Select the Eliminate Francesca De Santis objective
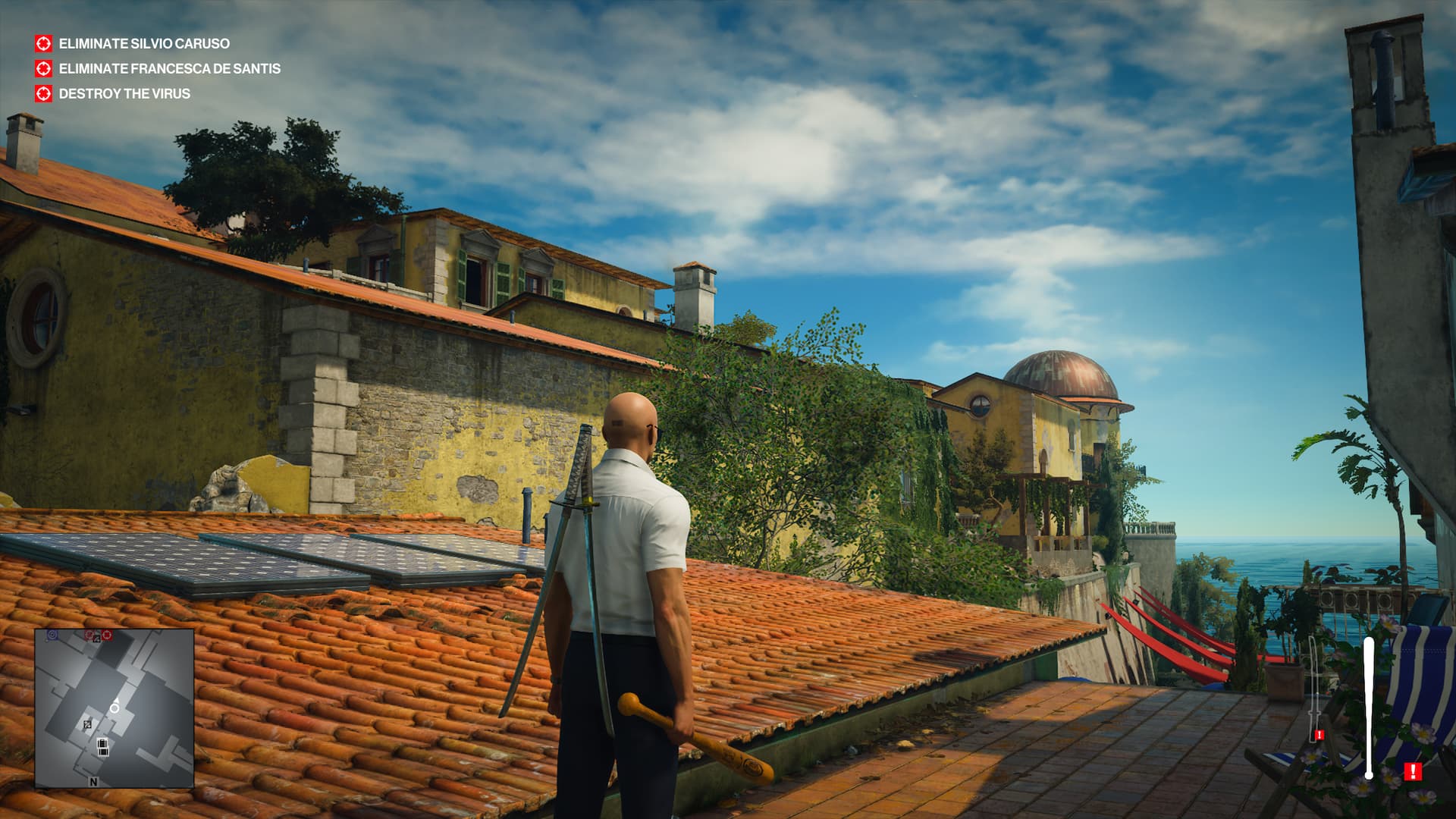Screen dimensions: 1456x819 (169, 69)
